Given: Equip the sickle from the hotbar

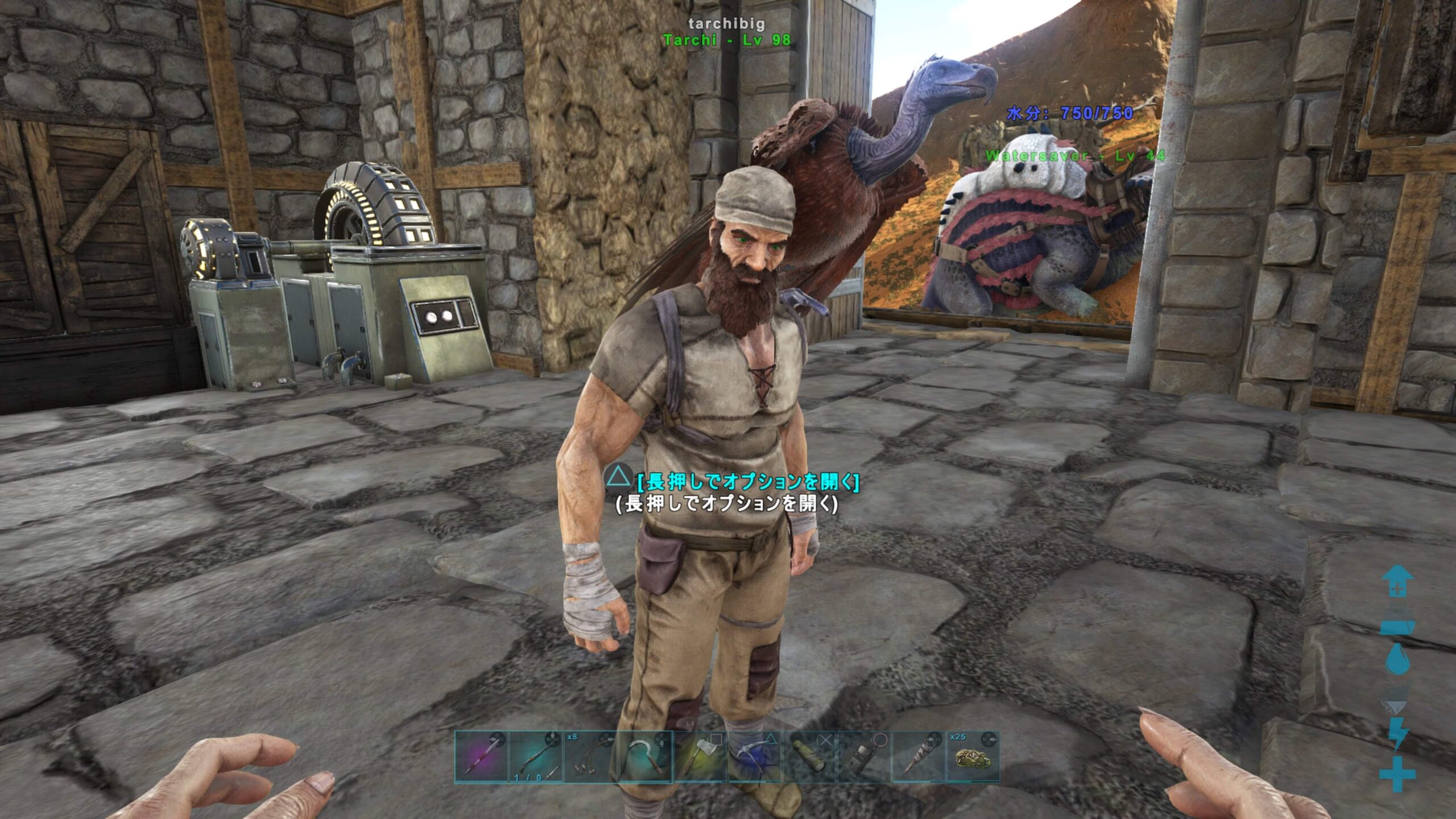Looking at the screenshot, I should pyautogui.click(x=645, y=757).
